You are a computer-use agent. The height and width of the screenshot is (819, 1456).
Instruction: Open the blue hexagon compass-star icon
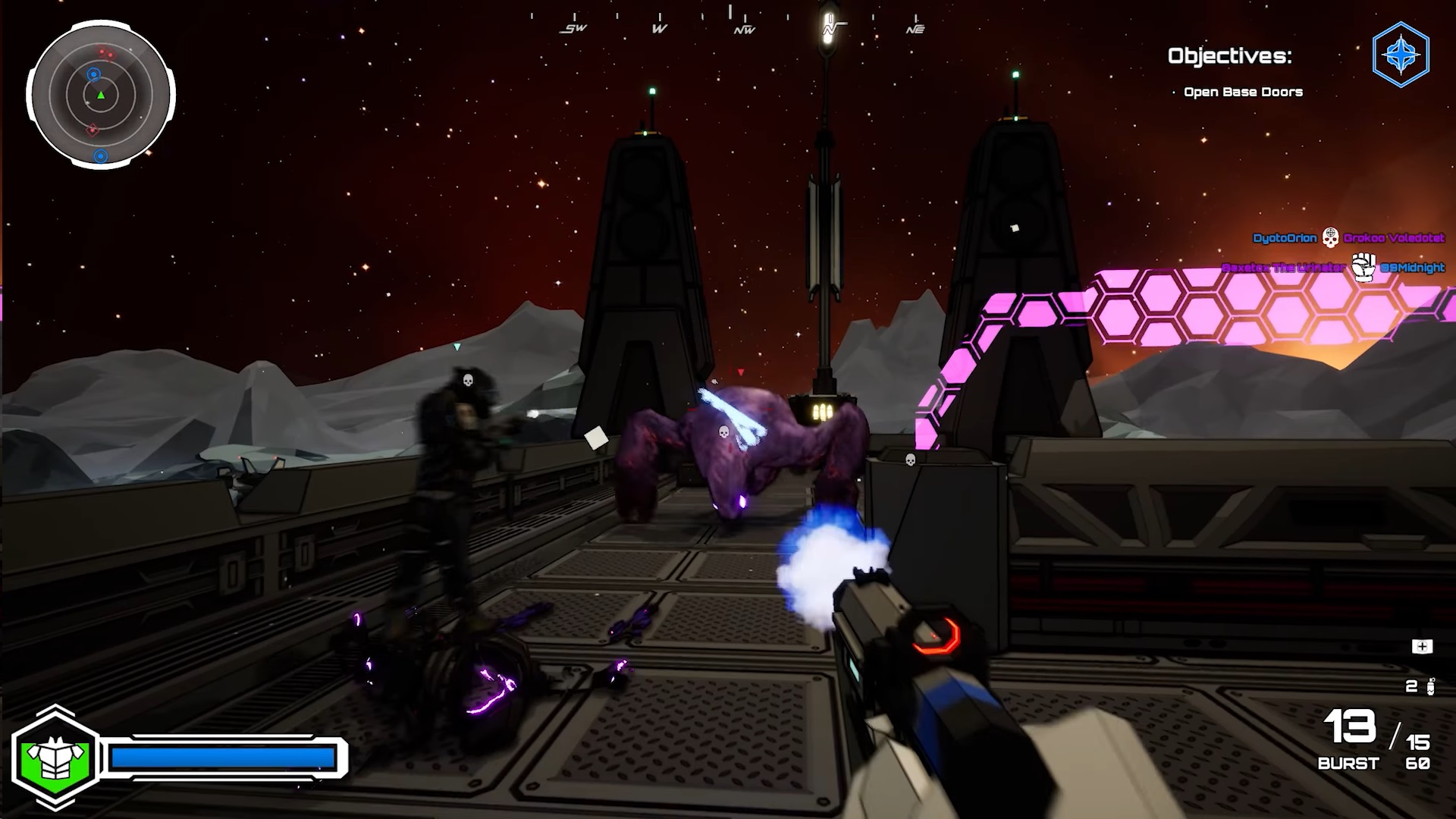pyautogui.click(x=1401, y=55)
